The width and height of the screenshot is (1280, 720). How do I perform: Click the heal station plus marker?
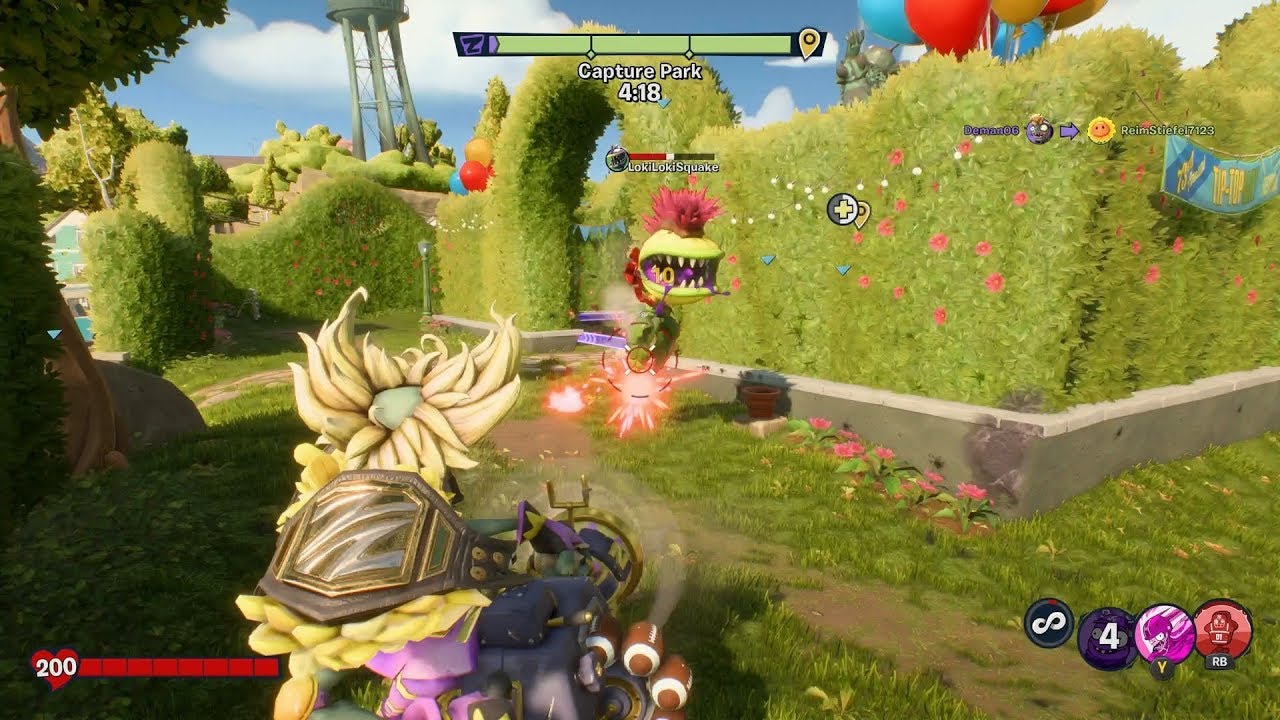(x=843, y=209)
